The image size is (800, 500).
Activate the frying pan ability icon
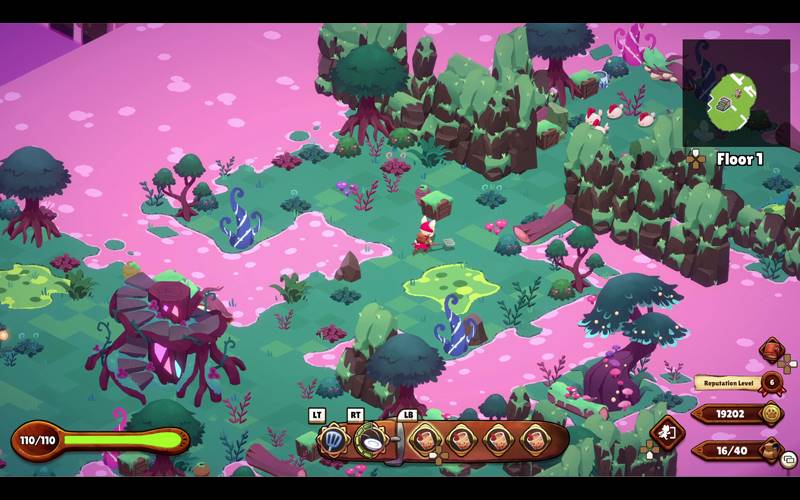371,438
